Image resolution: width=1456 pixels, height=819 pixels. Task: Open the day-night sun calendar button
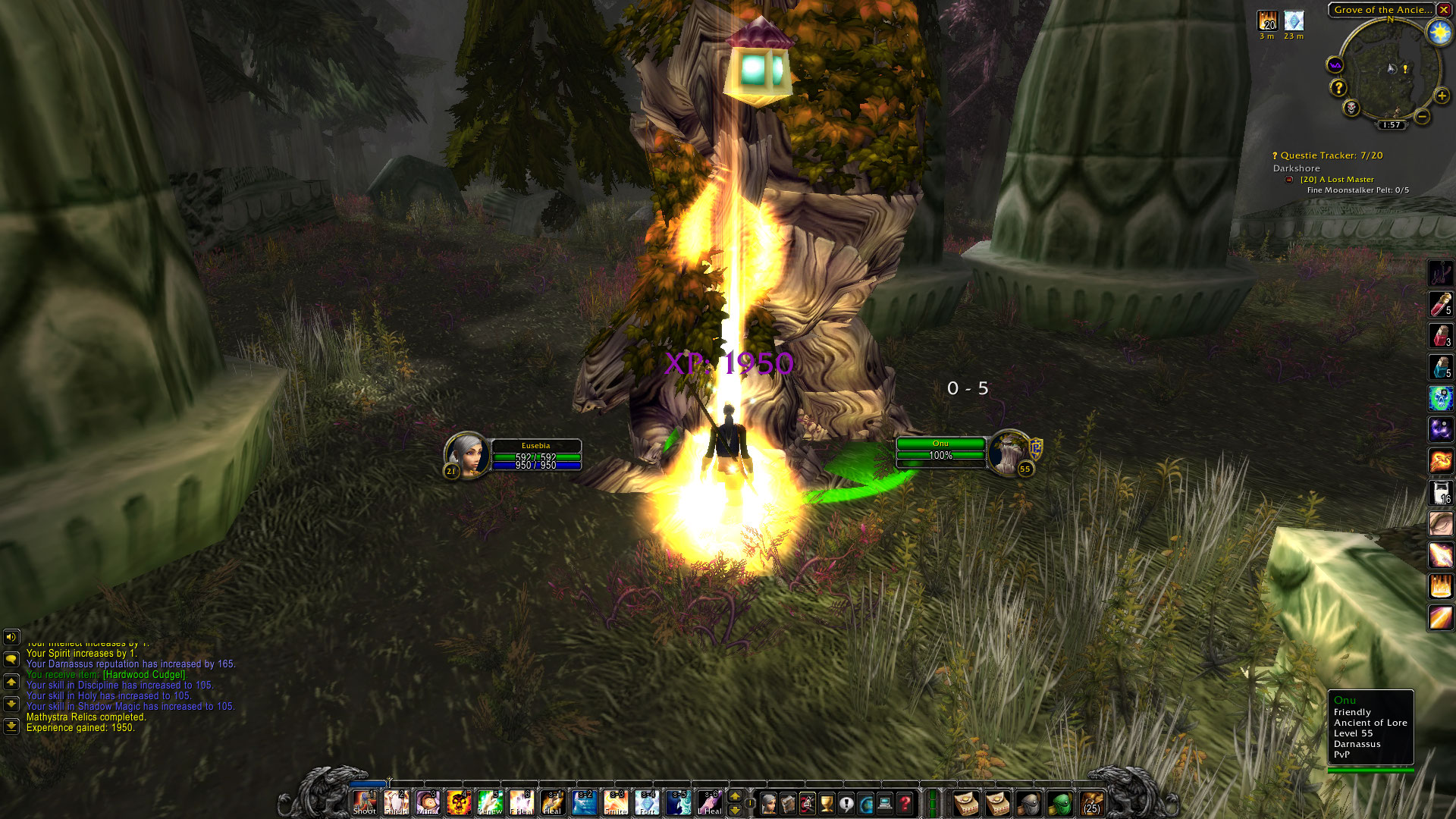[1439, 32]
